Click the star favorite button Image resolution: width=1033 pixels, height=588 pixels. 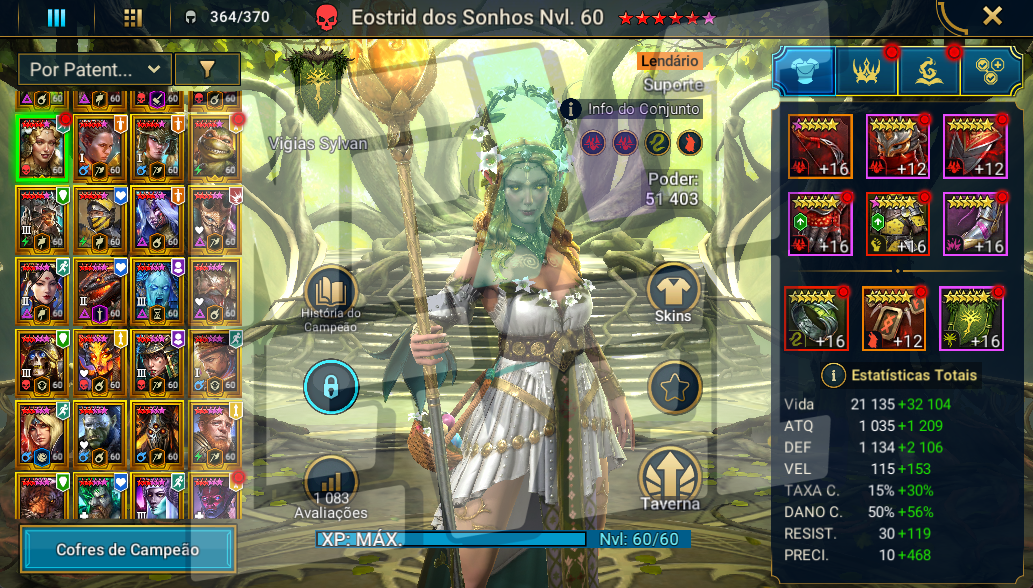point(673,387)
